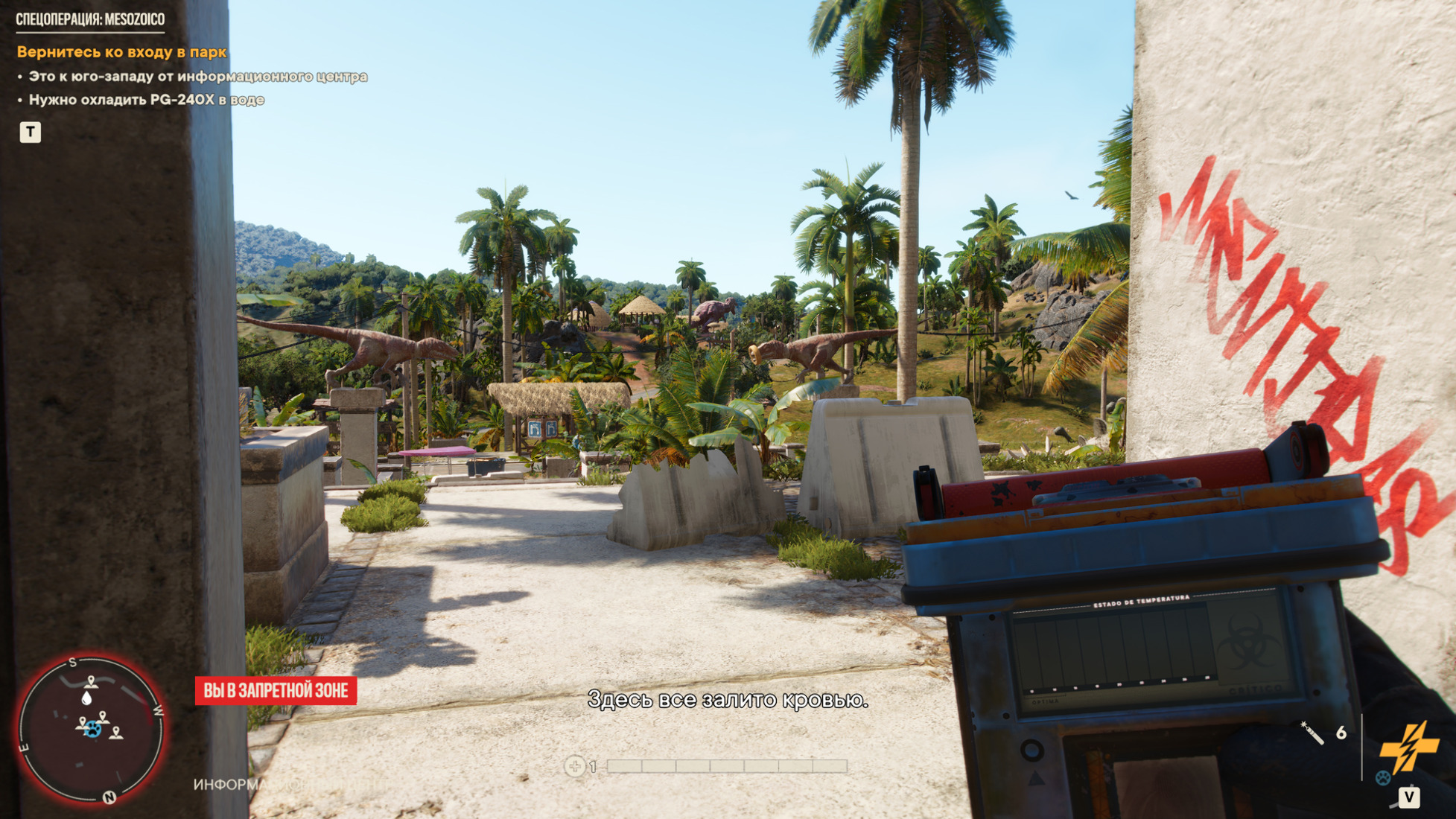
Task: Select the healing syringe plus icon
Action: 574,765
